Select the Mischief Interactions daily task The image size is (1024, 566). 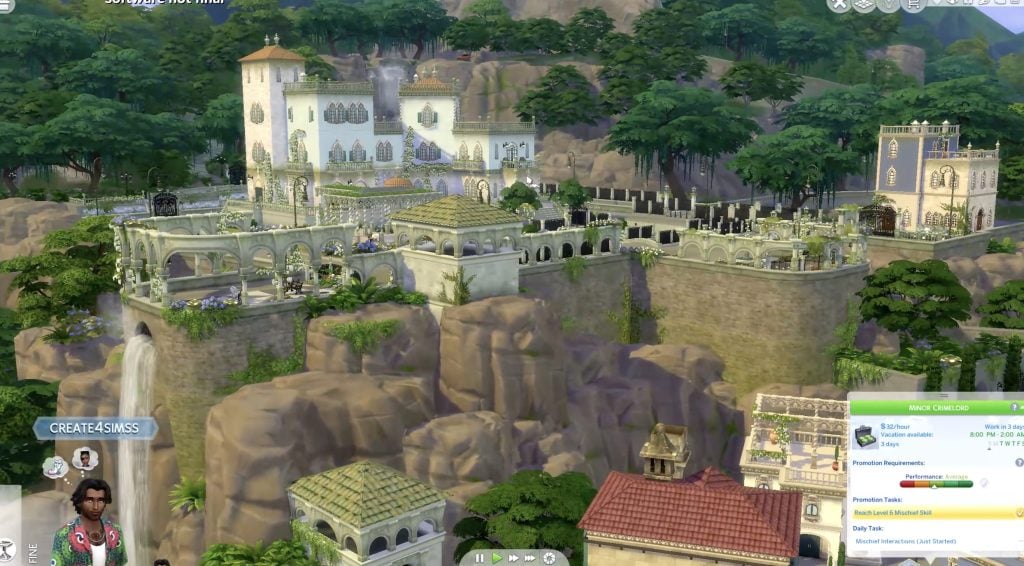(930, 541)
